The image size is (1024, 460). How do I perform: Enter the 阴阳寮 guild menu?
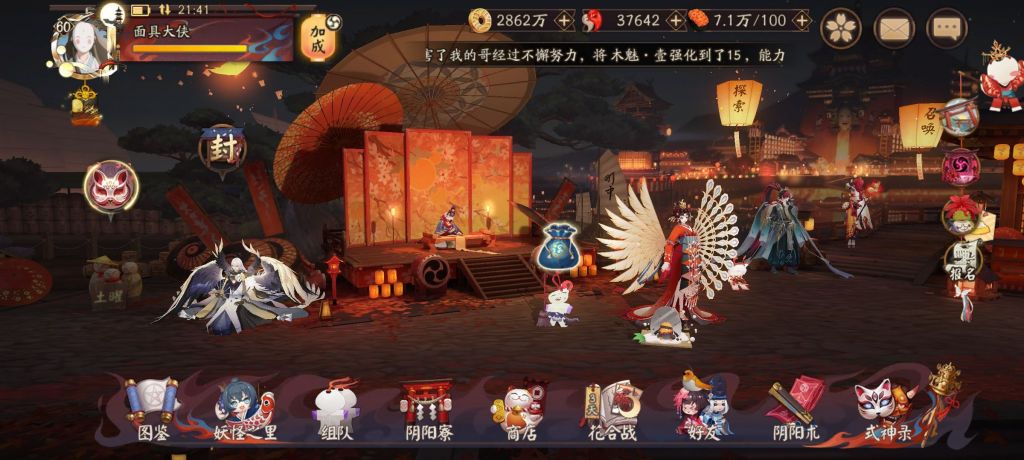[x=426, y=410]
